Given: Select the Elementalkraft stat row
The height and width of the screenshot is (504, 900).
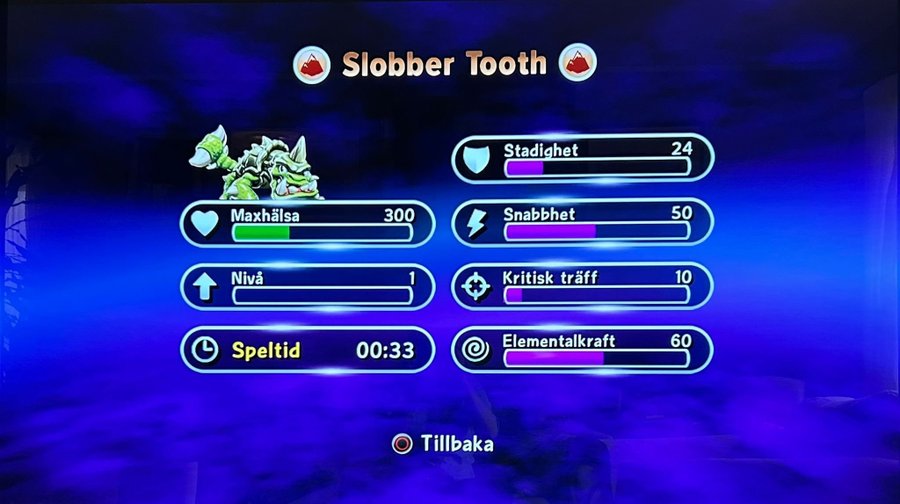Looking at the screenshot, I should [x=583, y=350].
